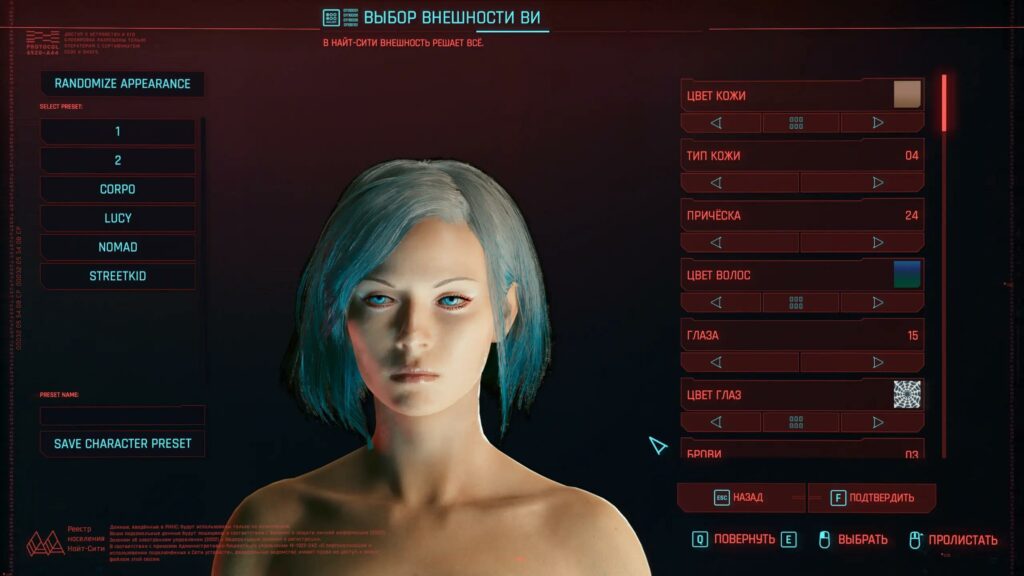Save the character preset
This screenshot has height=576, width=1024.
122,443
